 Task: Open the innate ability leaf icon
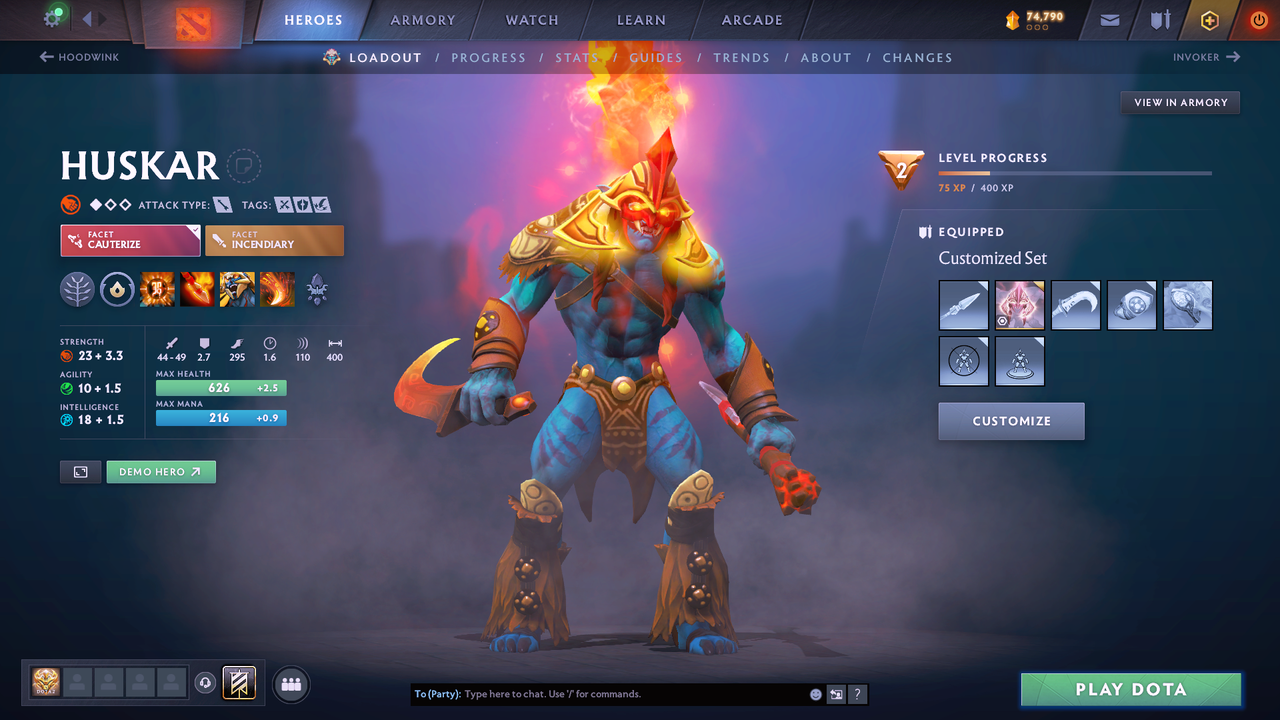[77, 289]
